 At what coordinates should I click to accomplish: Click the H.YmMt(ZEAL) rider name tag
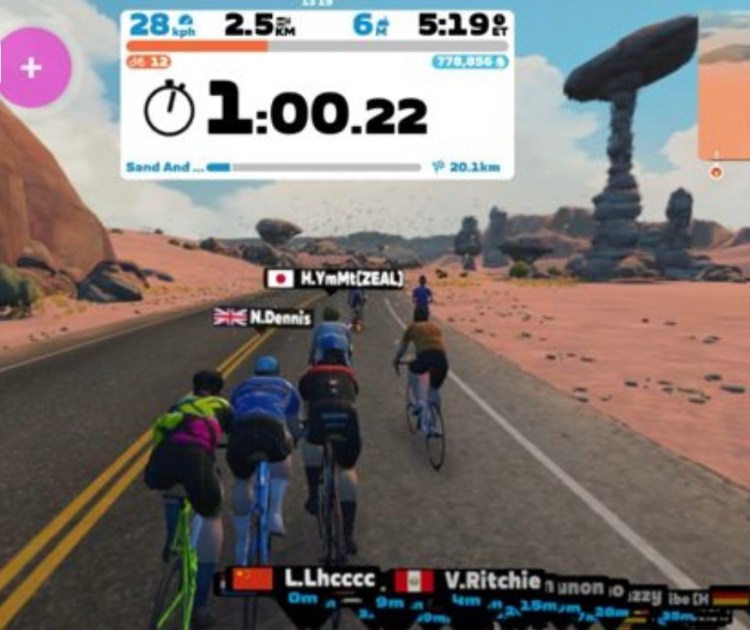click(334, 279)
